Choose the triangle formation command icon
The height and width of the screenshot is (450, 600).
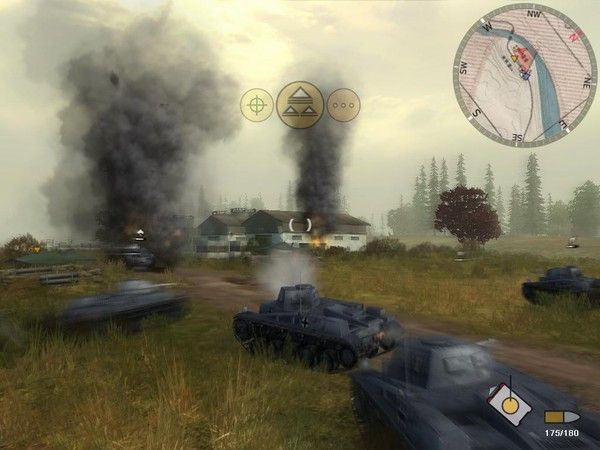click(x=300, y=104)
